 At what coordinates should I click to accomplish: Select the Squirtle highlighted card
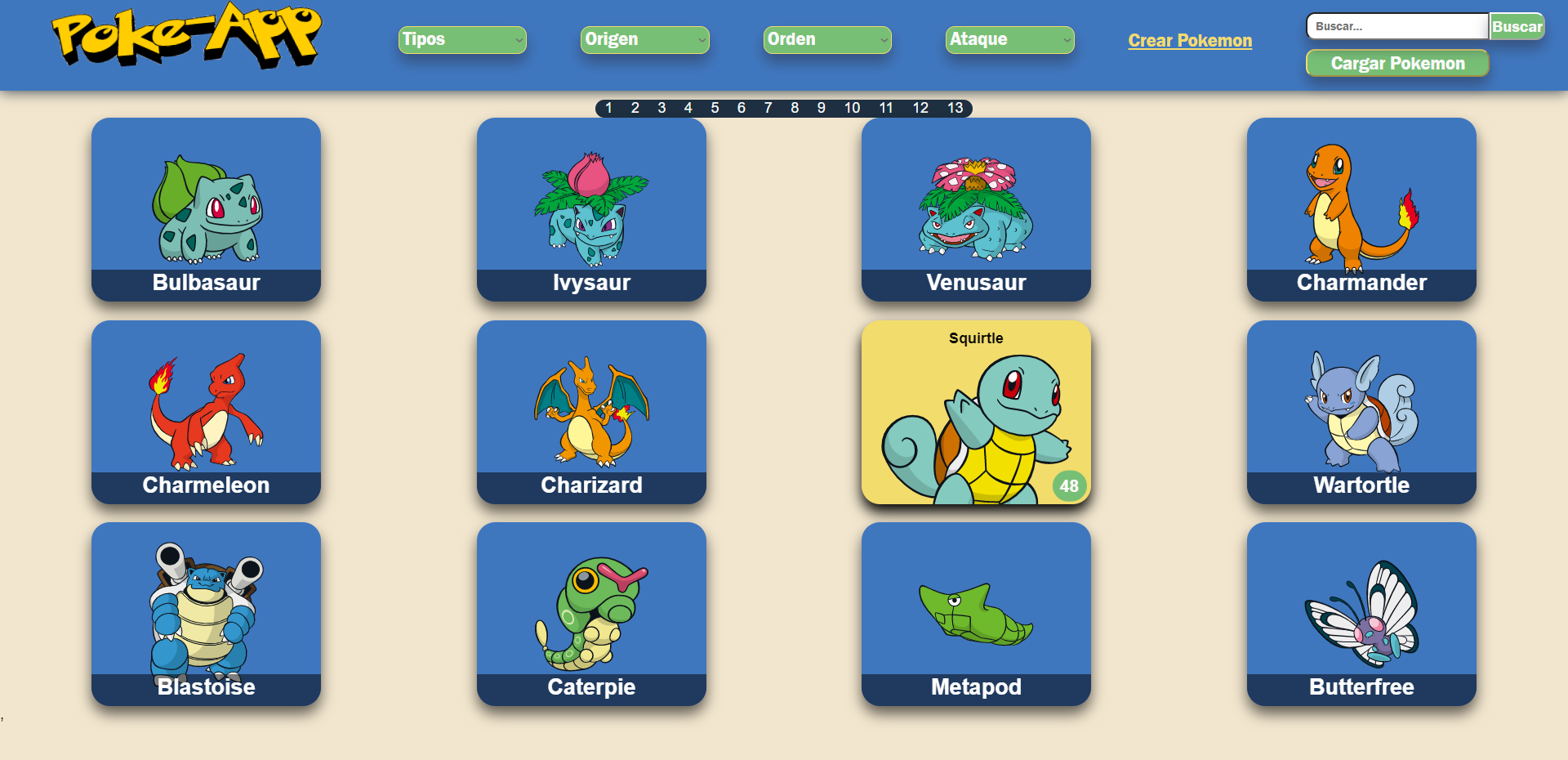click(975, 413)
